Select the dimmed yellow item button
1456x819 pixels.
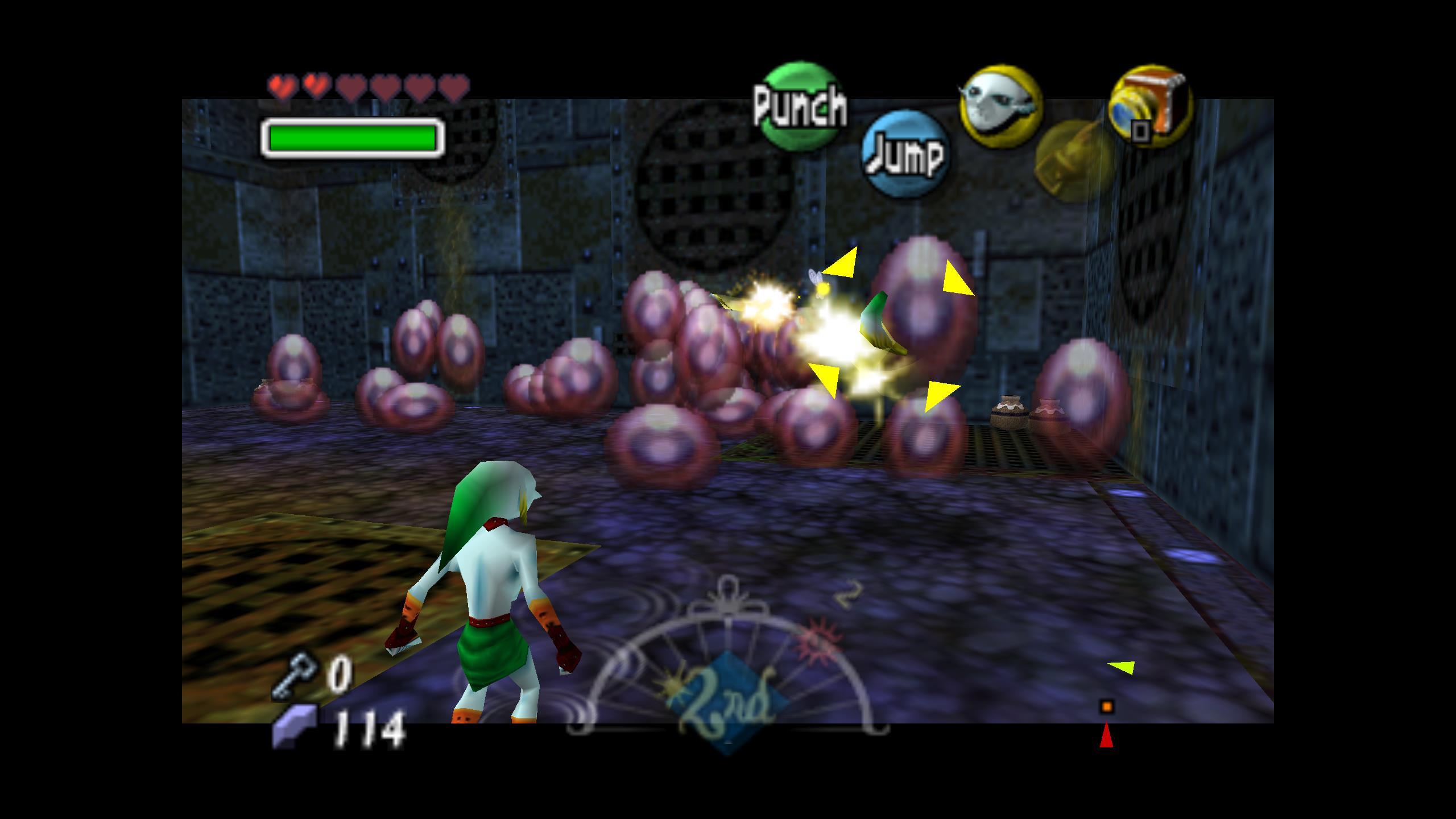[1072, 162]
